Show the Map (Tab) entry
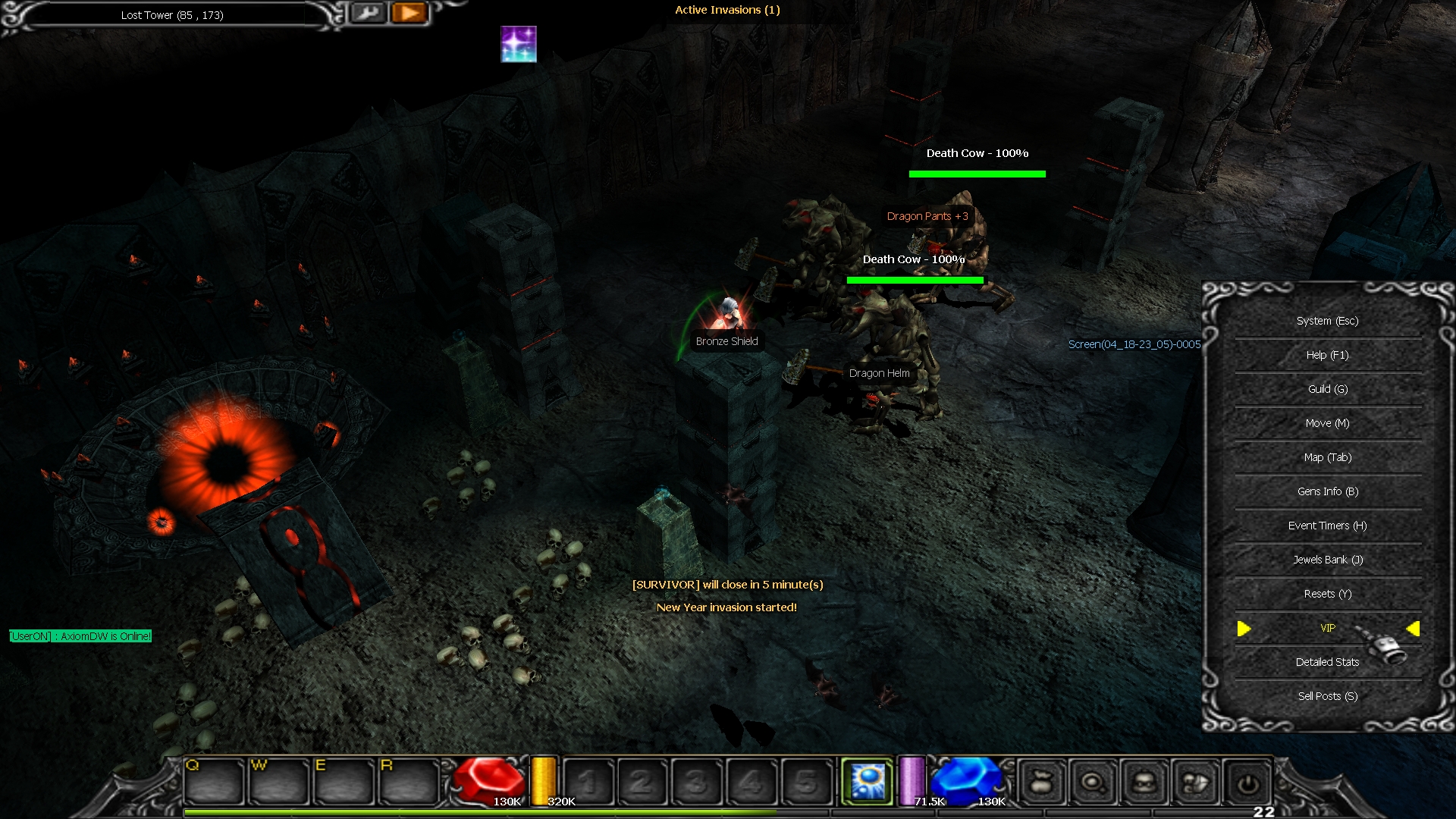Viewport: 1456px width, 819px height. click(1327, 457)
